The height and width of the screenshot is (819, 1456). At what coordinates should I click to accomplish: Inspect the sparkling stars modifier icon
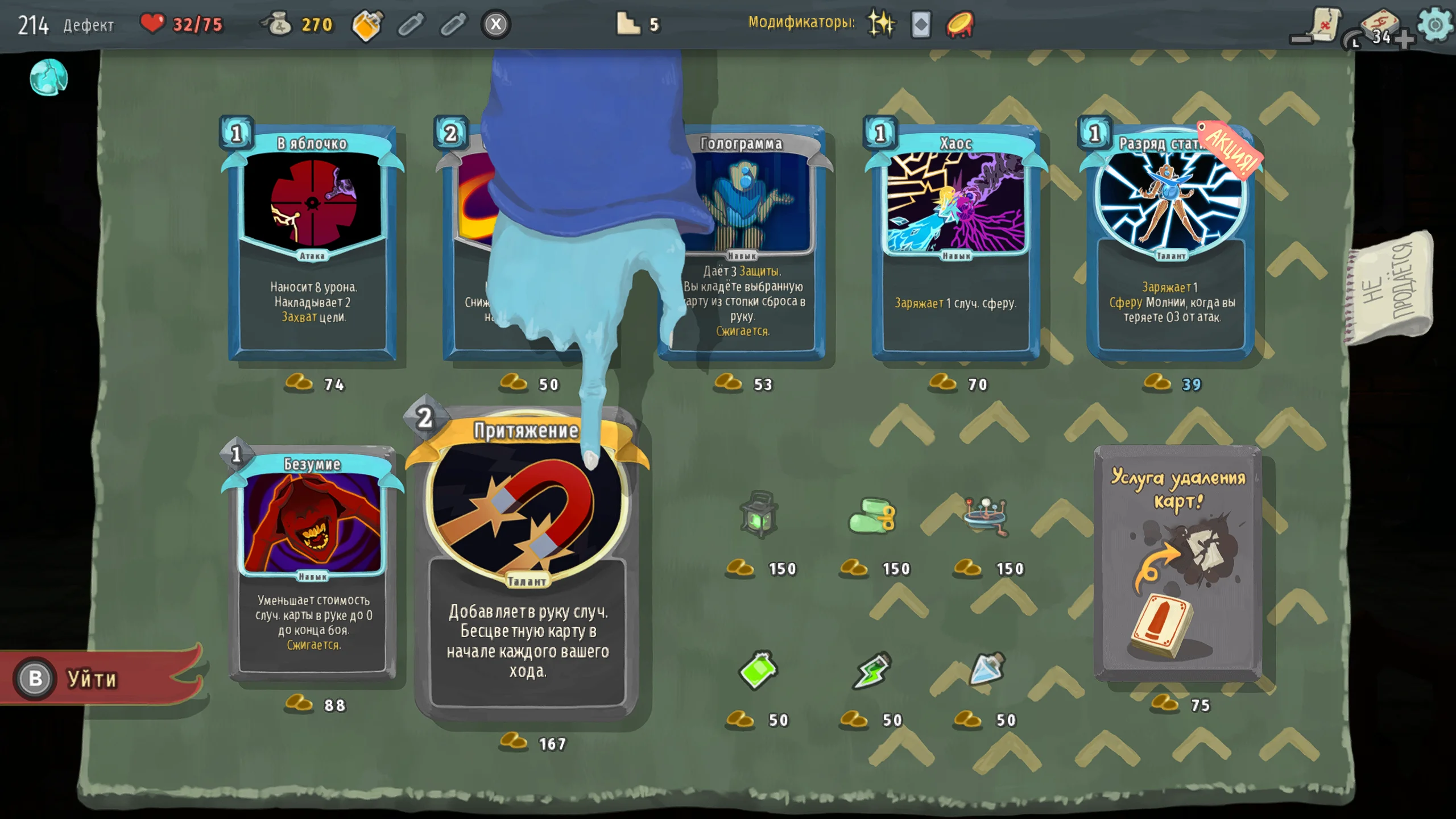pyautogui.click(x=880, y=24)
